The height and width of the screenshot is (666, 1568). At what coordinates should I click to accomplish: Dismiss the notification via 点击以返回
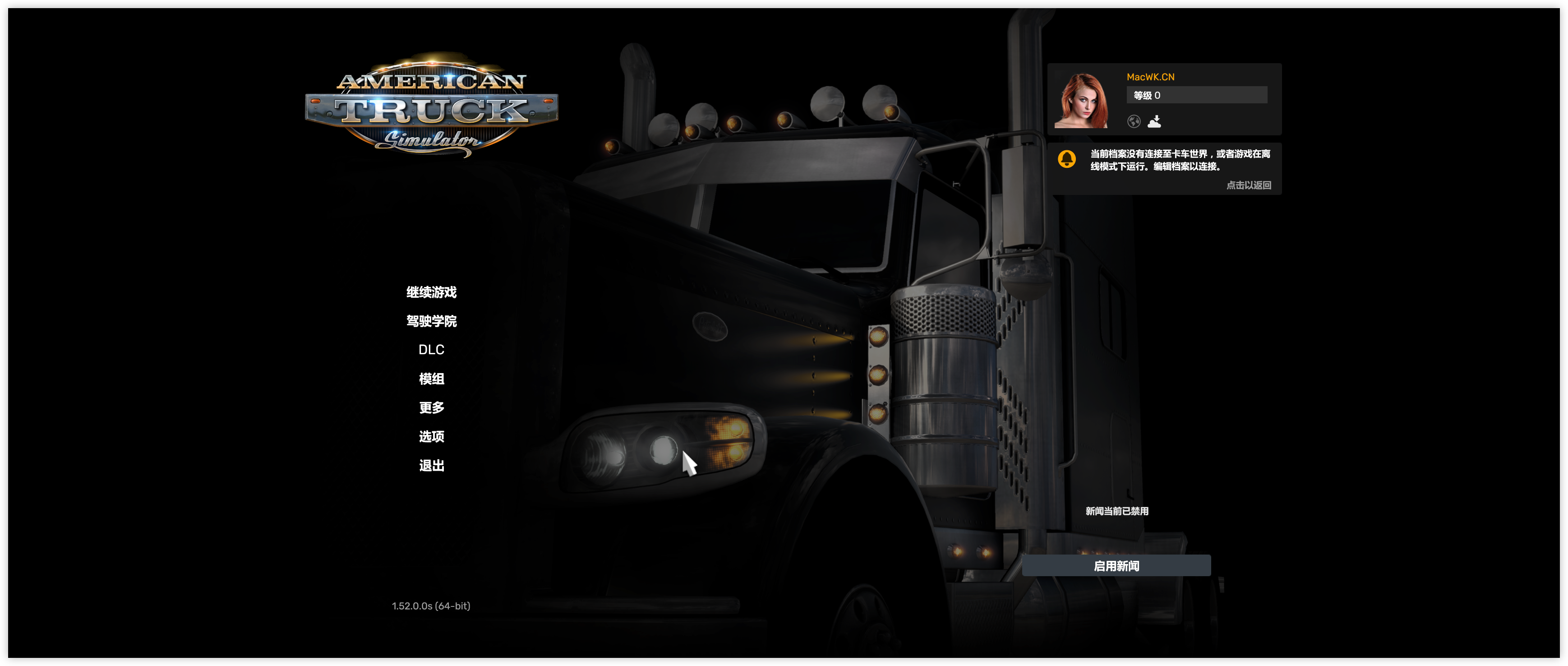click(1248, 185)
